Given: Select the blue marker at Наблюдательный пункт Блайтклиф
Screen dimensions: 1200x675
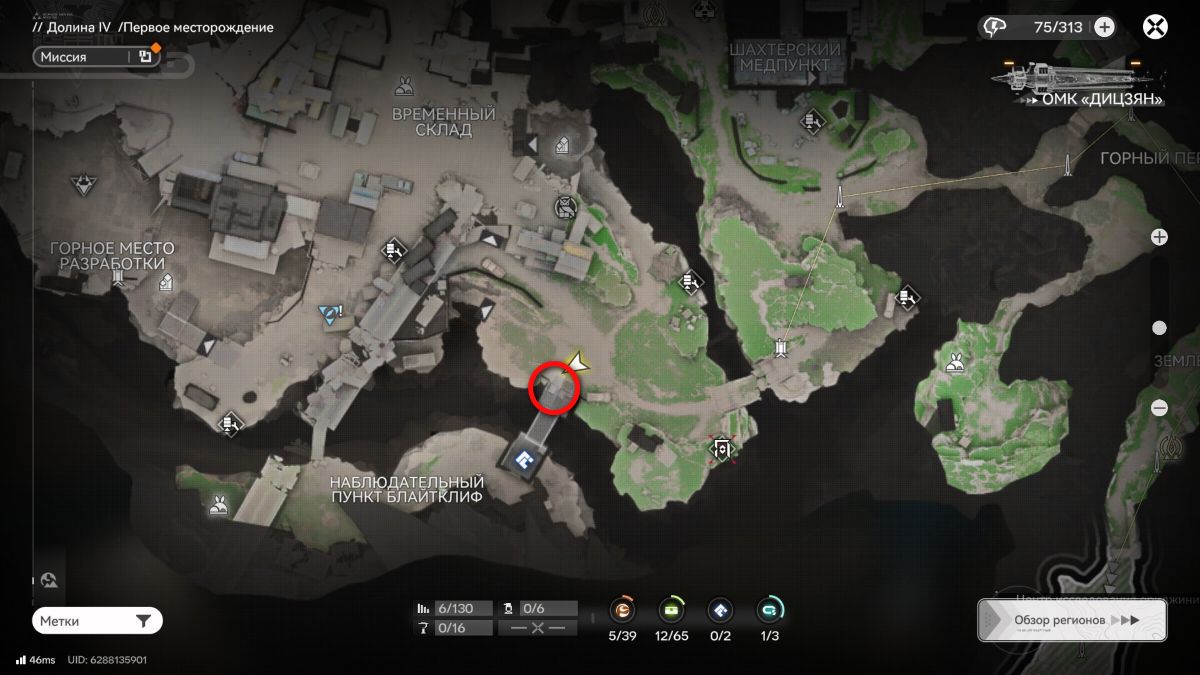Looking at the screenshot, I should [x=525, y=460].
